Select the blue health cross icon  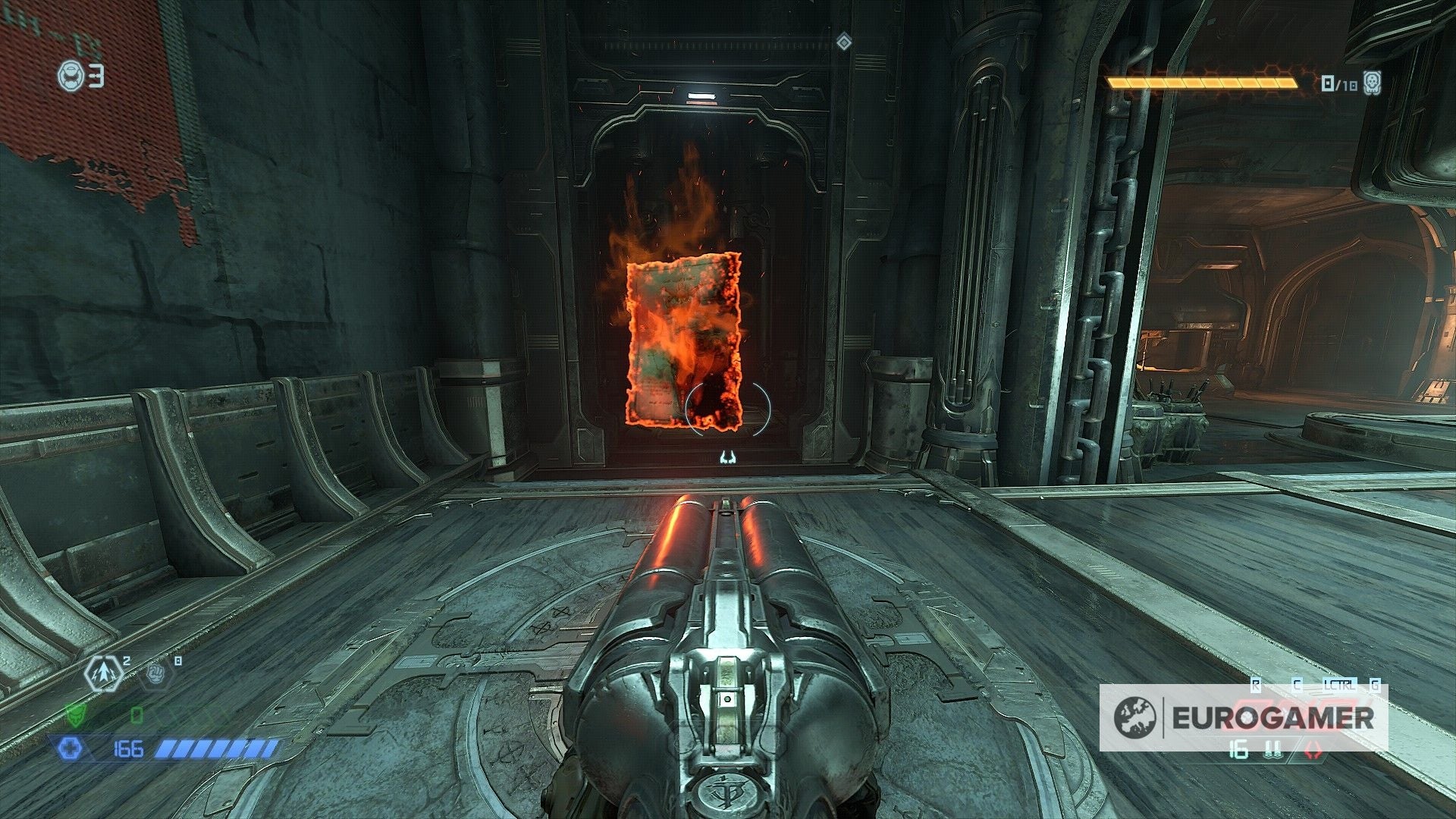(x=71, y=748)
